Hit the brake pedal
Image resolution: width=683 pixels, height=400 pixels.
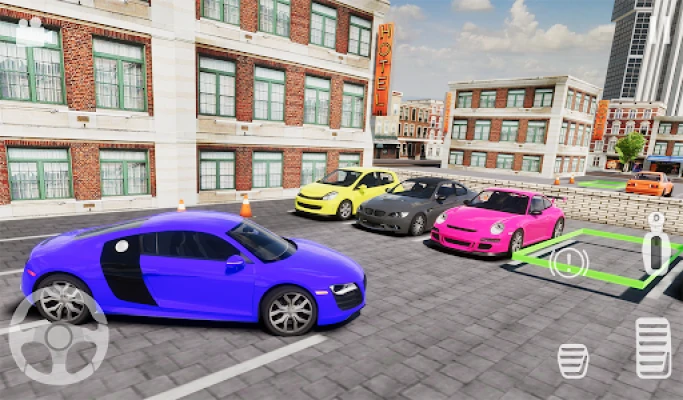pyautogui.click(x=573, y=360)
